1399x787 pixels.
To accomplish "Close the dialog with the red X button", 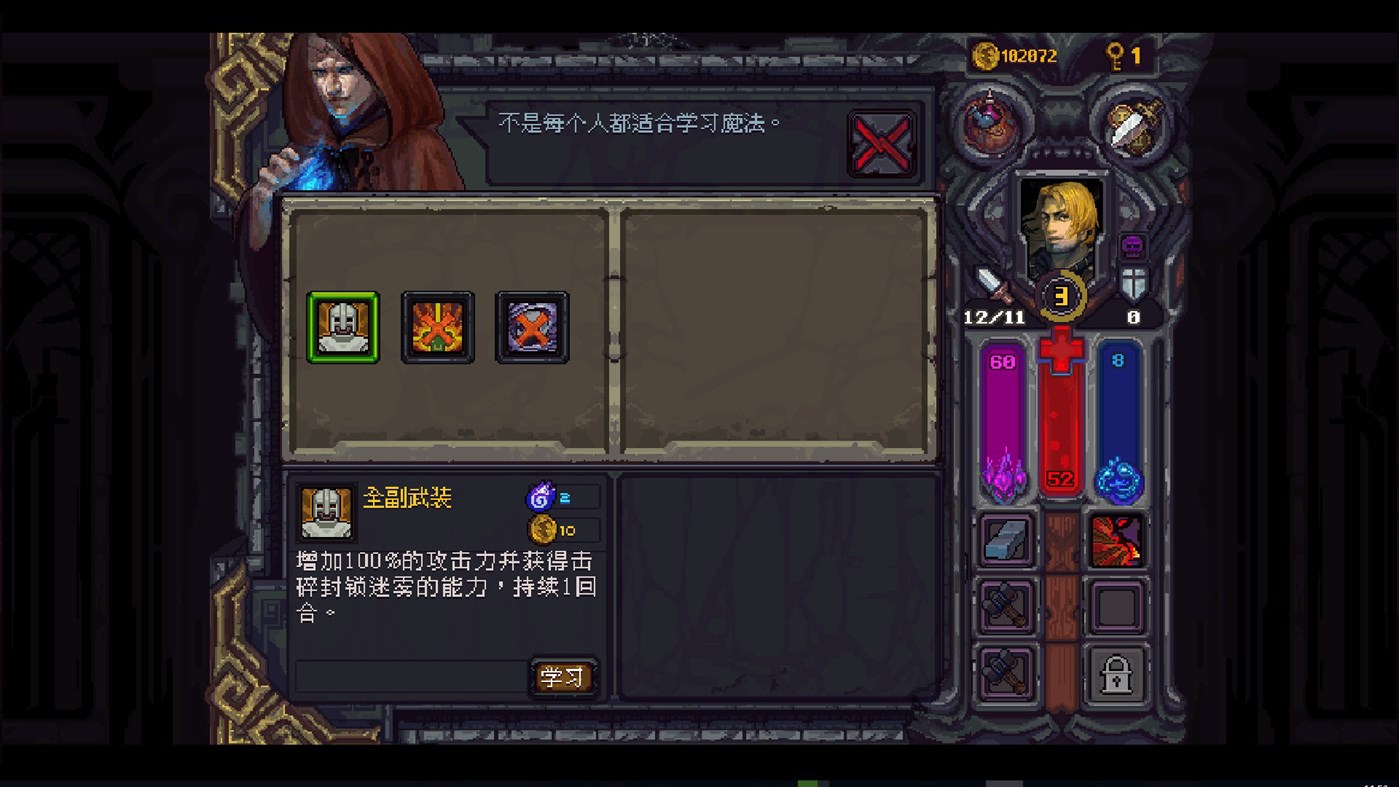I will point(881,143).
